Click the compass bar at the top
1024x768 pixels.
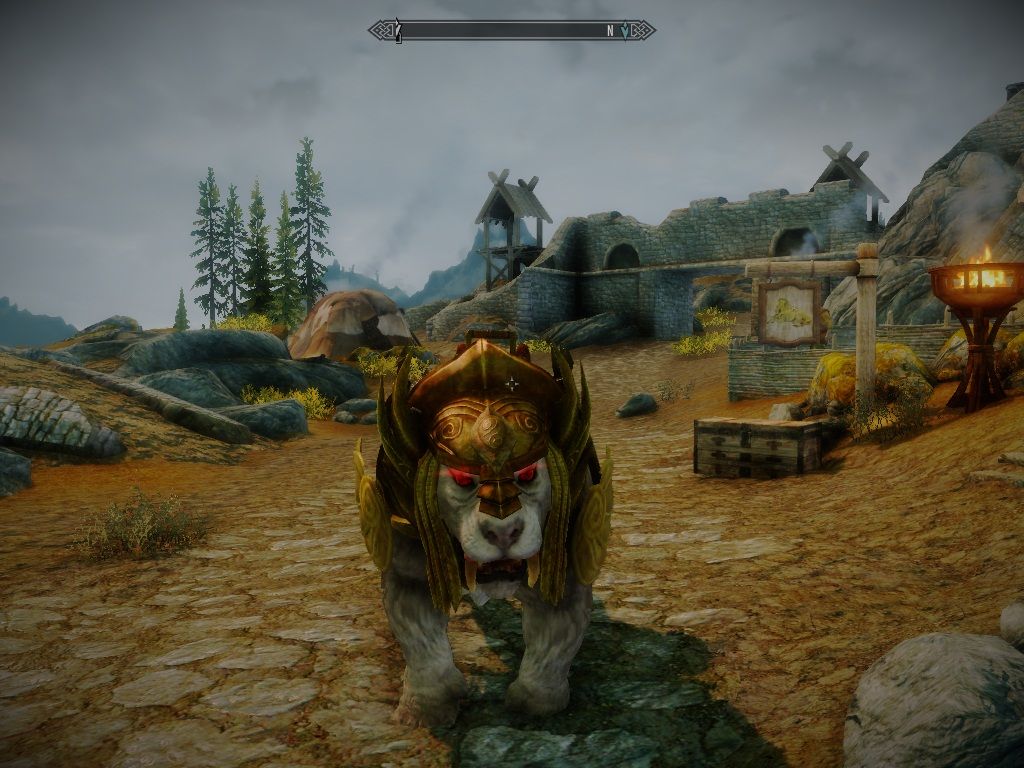511,31
